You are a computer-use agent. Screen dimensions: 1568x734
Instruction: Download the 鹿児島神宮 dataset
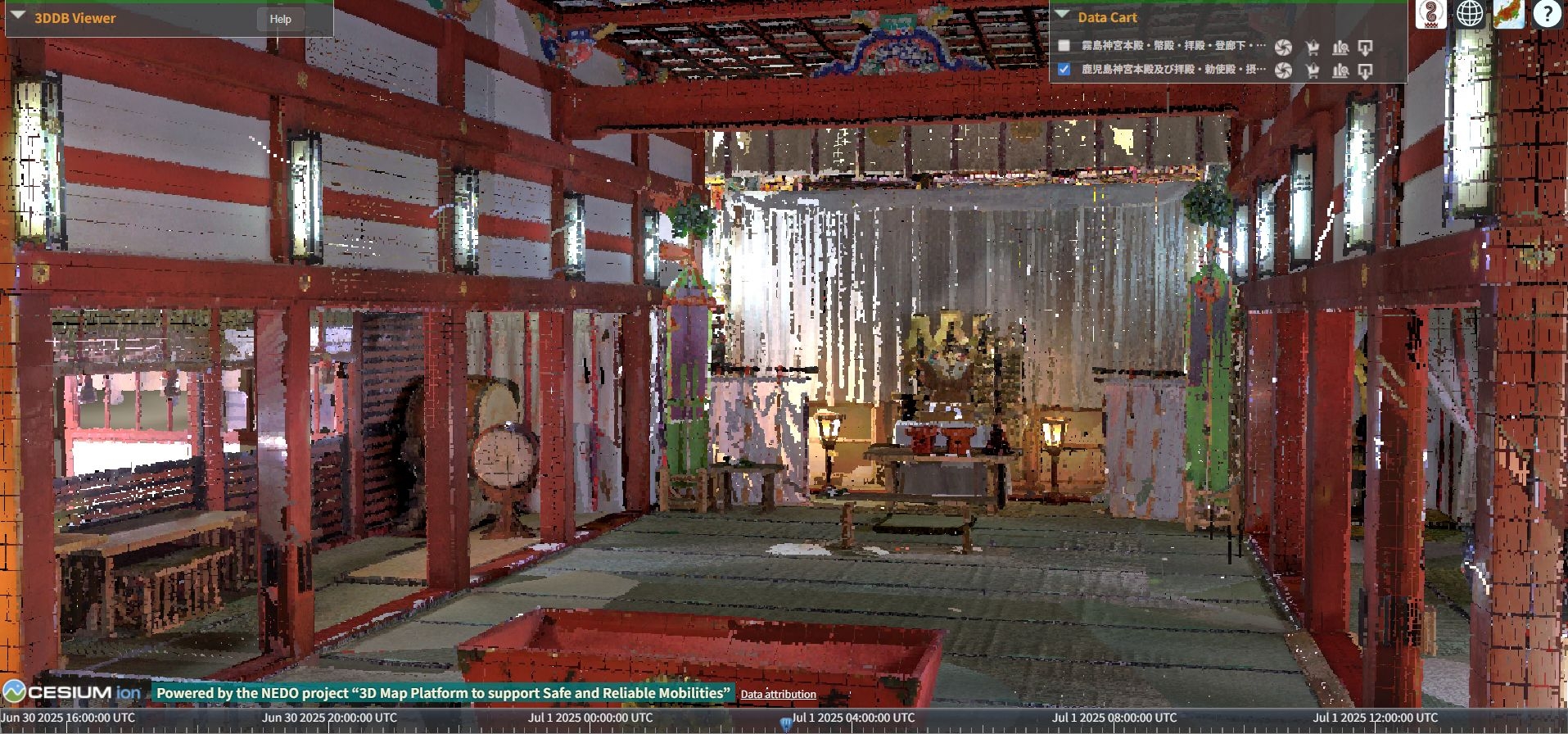pyautogui.click(x=1365, y=70)
